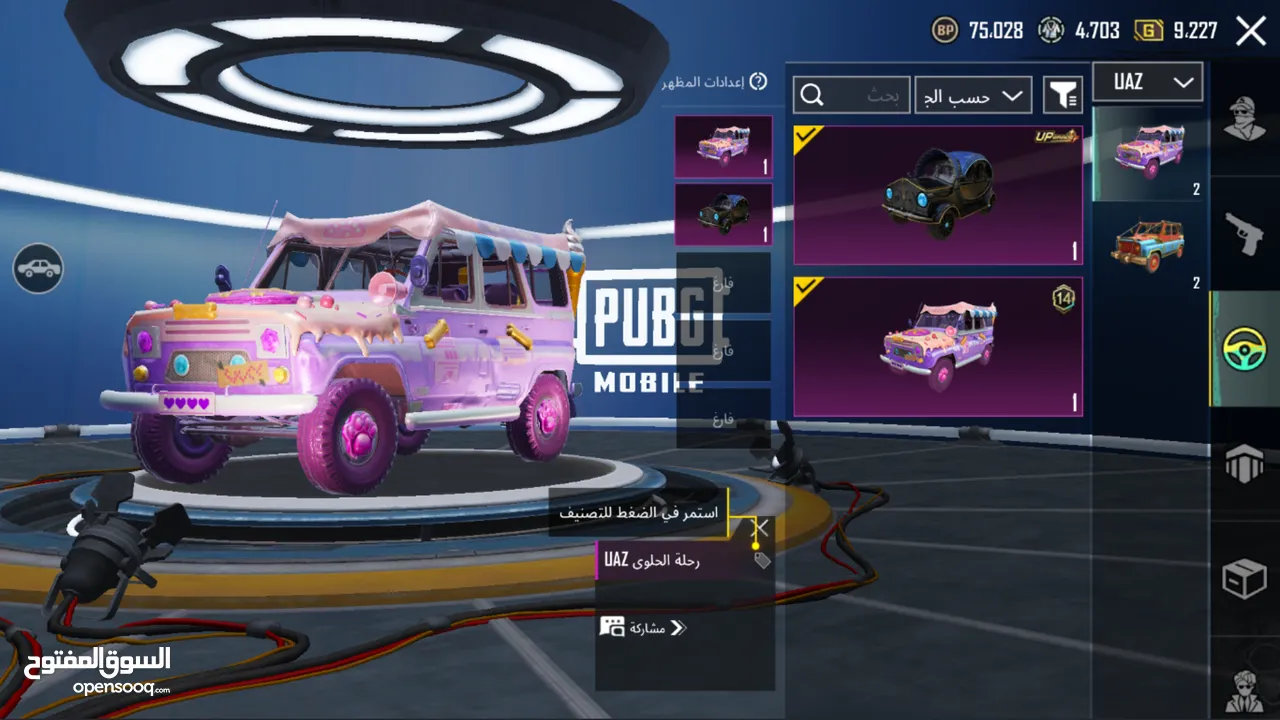This screenshot has height=720, width=1280.
Task: Open the UAZ vehicle dropdown
Action: 1146,83
